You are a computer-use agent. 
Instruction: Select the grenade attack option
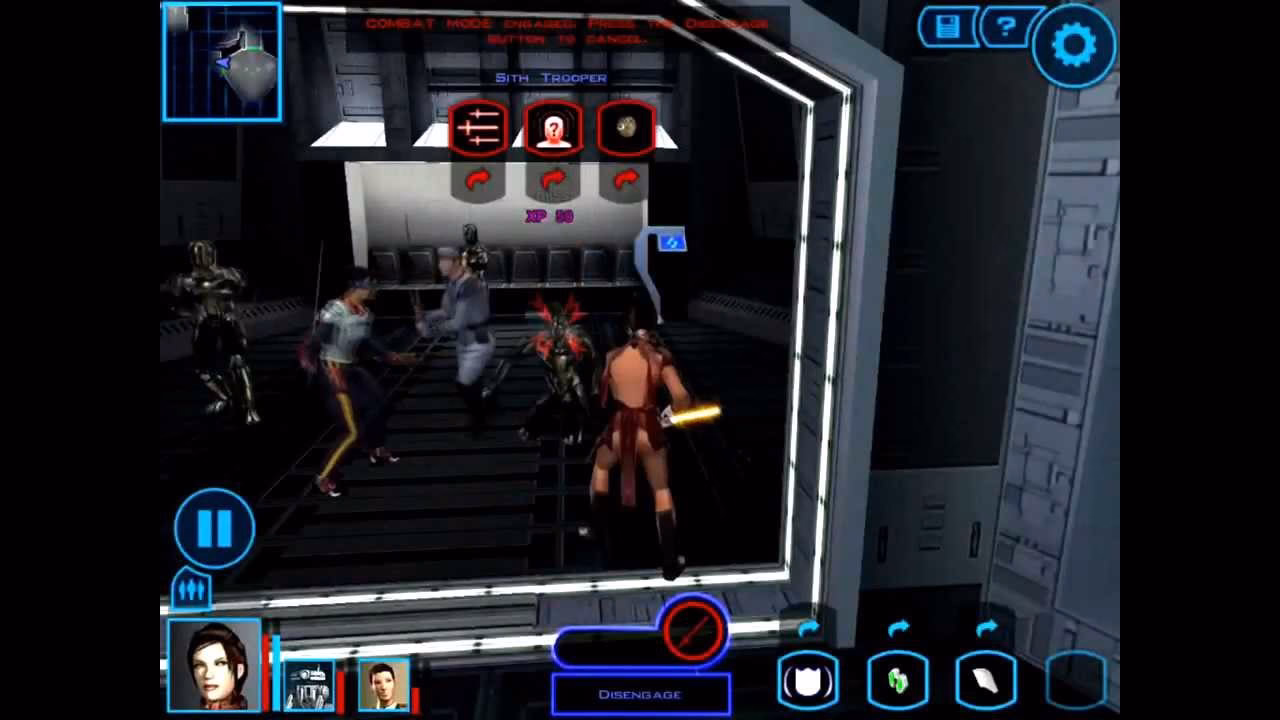pyautogui.click(x=625, y=128)
